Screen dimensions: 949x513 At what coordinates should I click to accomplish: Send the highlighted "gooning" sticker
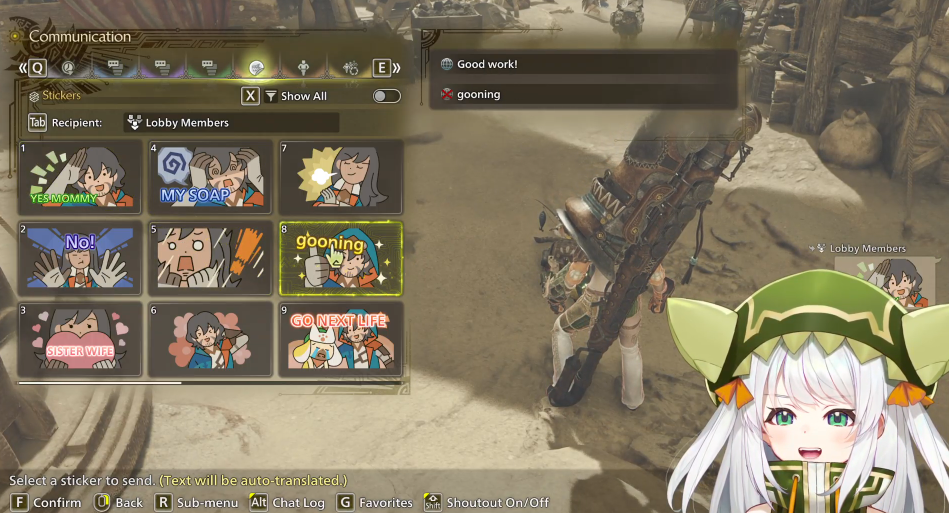coord(341,258)
